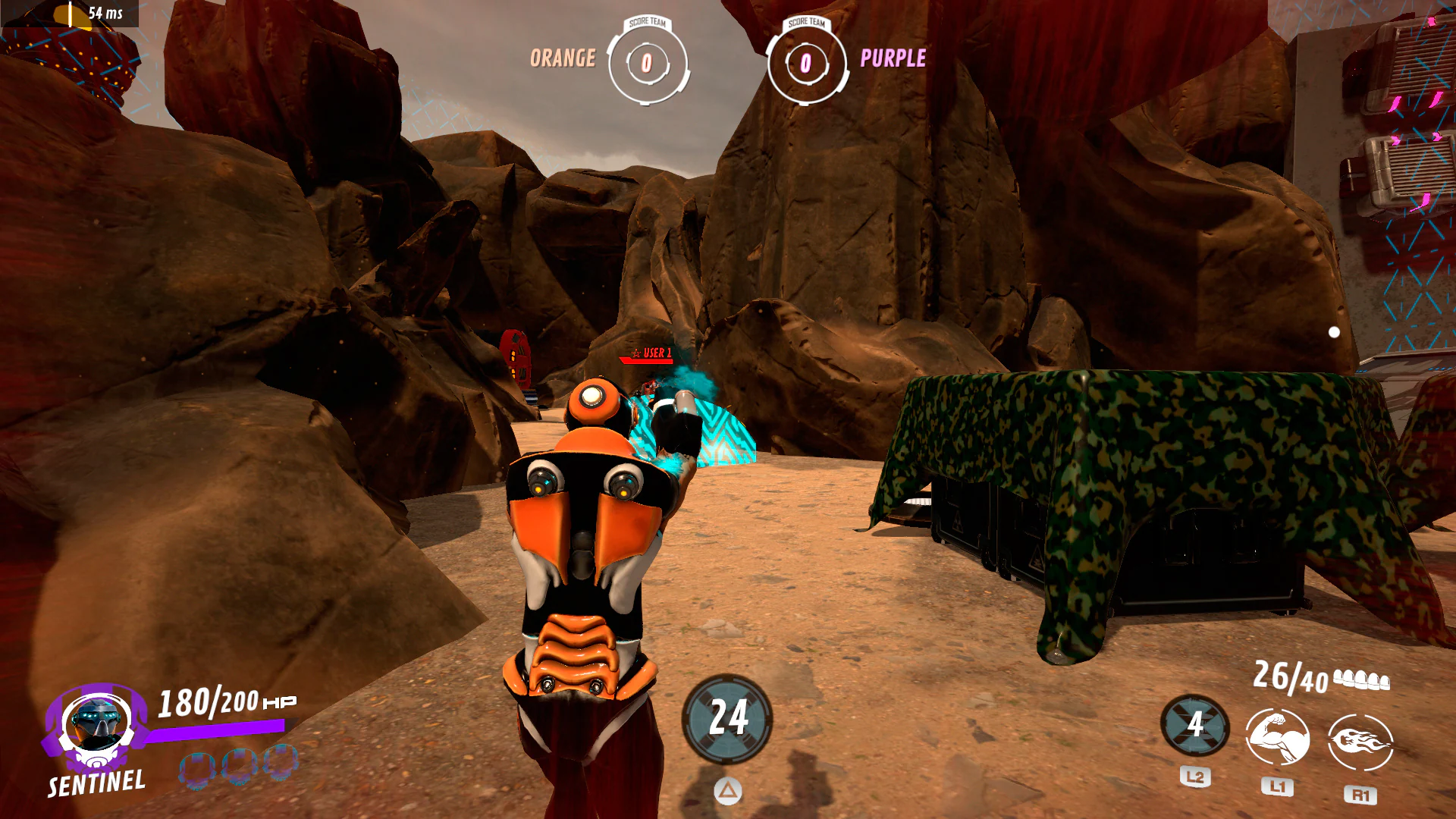
Task: Click the L2 grenade icon showing 4
Action: [x=1196, y=726]
